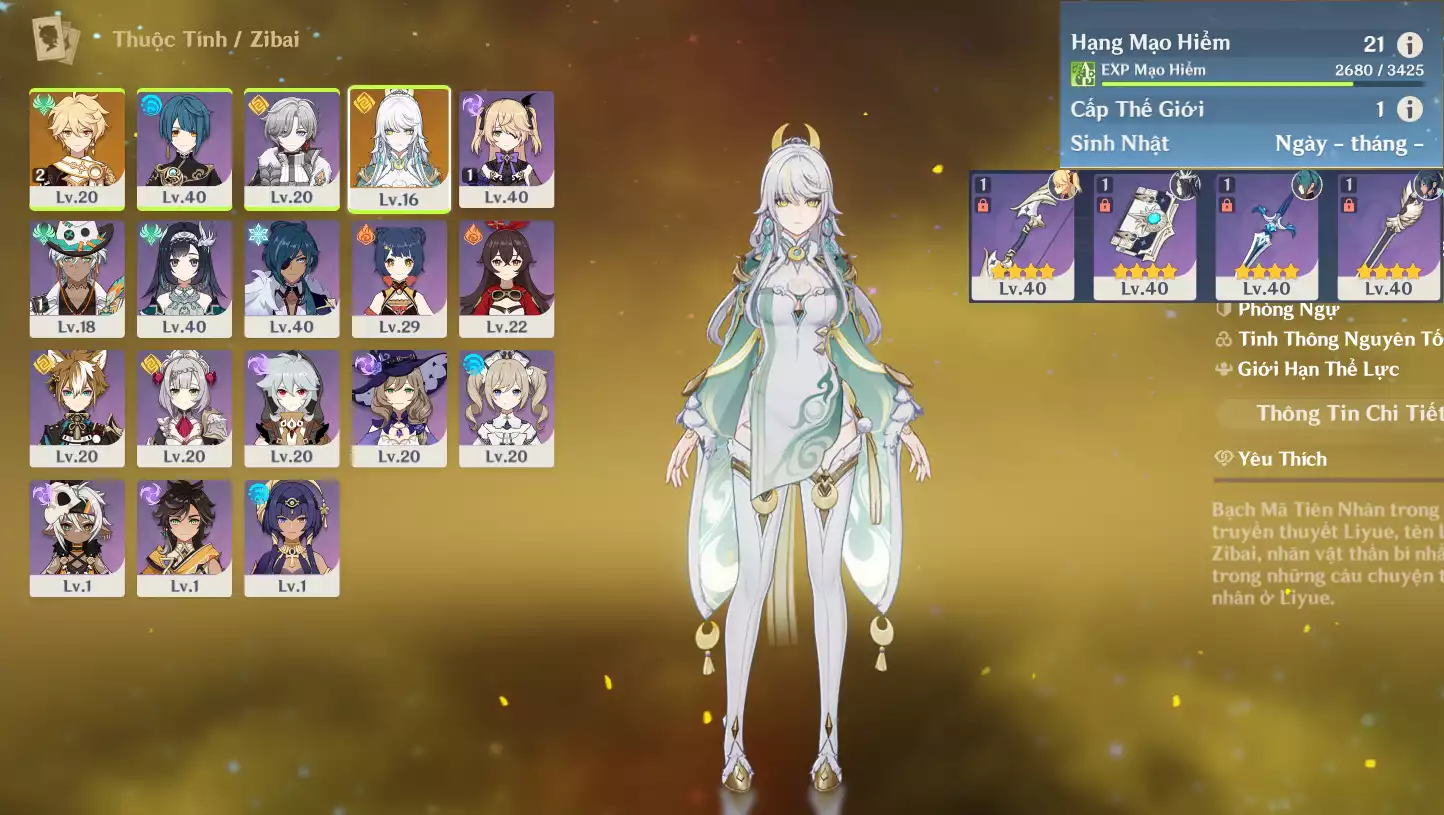Click the info icon beside Hạng Mạo Hiểm
This screenshot has width=1444, height=815.
(x=1409, y=44)
